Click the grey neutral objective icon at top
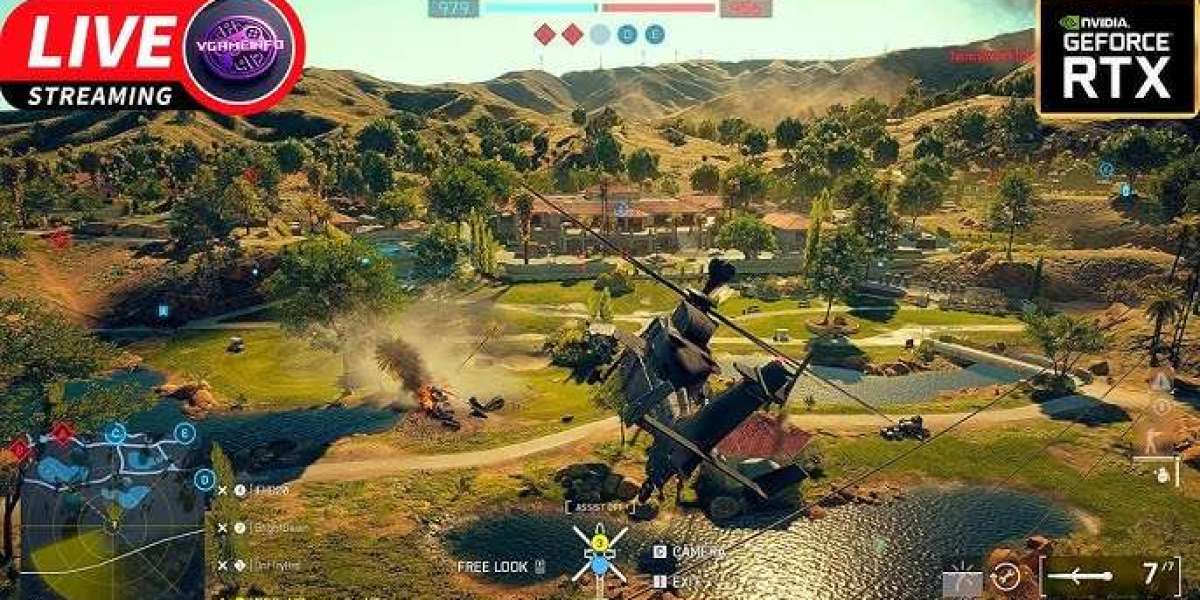The height and width of the screenshot is (600, 1200). [x=599, y=35]
